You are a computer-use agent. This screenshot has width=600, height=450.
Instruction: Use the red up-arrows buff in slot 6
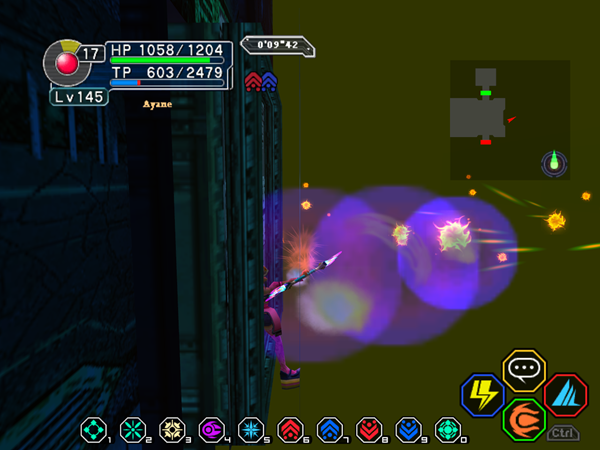tap(290, 430)
